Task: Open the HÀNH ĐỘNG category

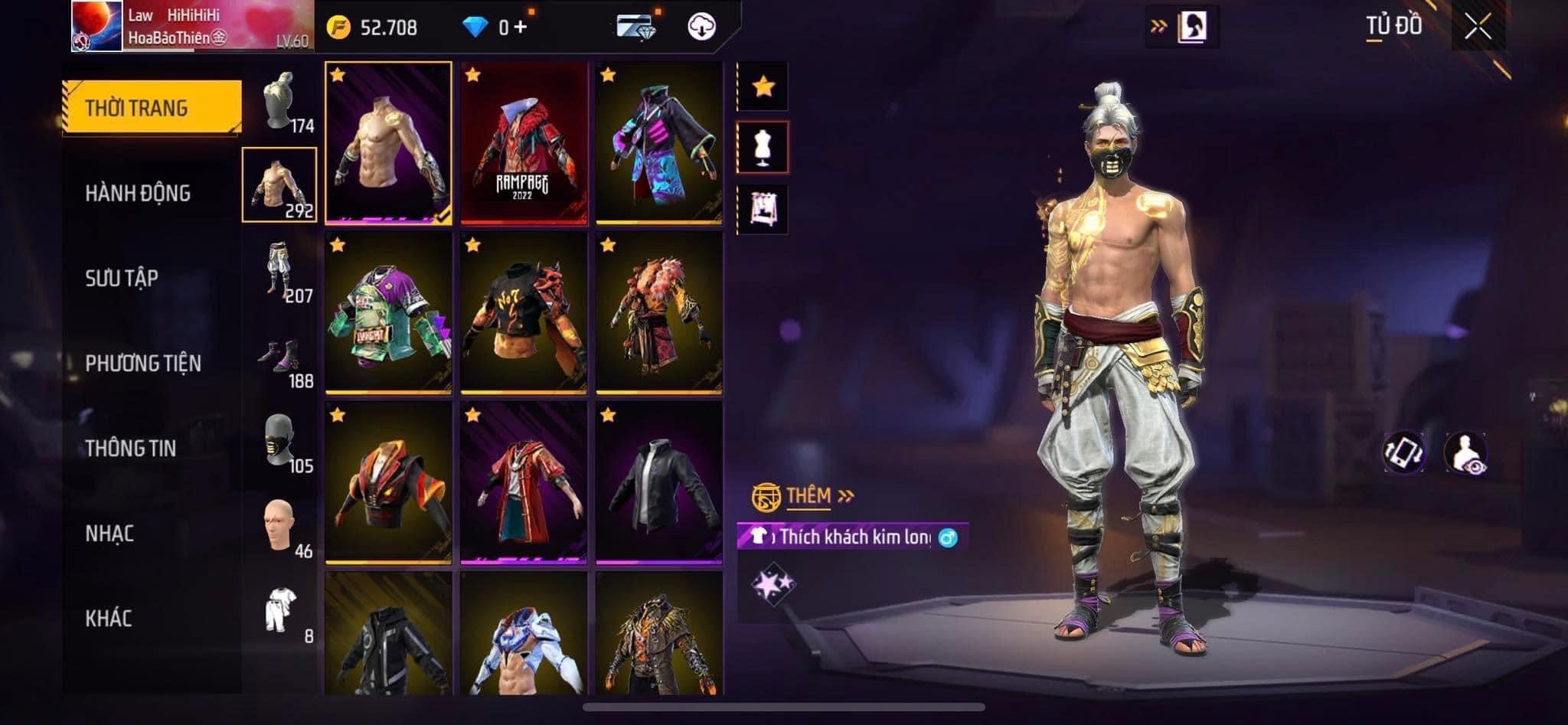Action: click(x=138, y=194)
